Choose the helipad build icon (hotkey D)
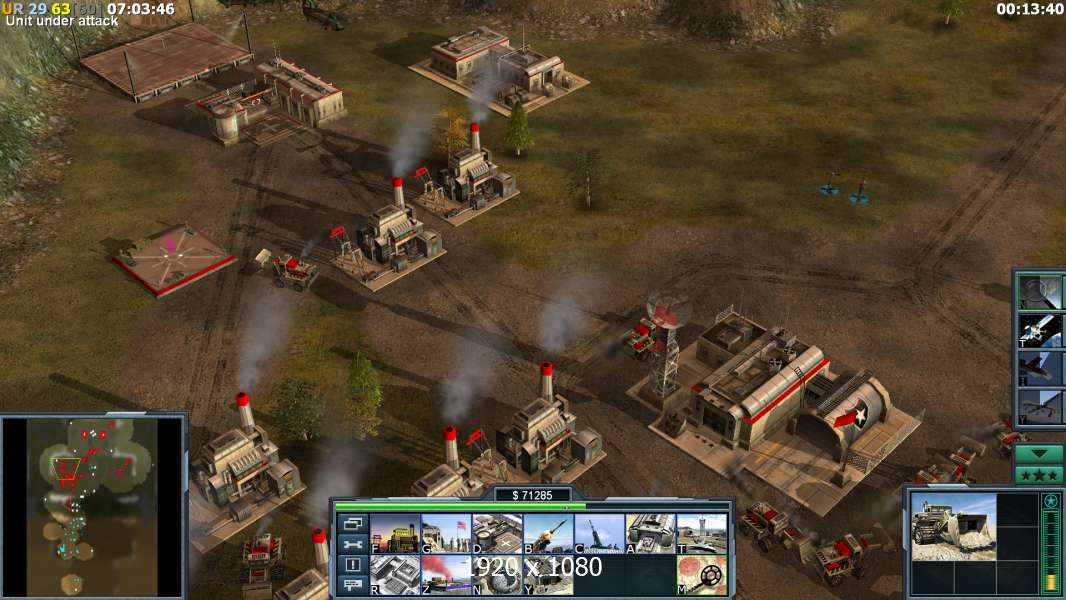This screenshot has width=1066, height=600. [497, 534]
